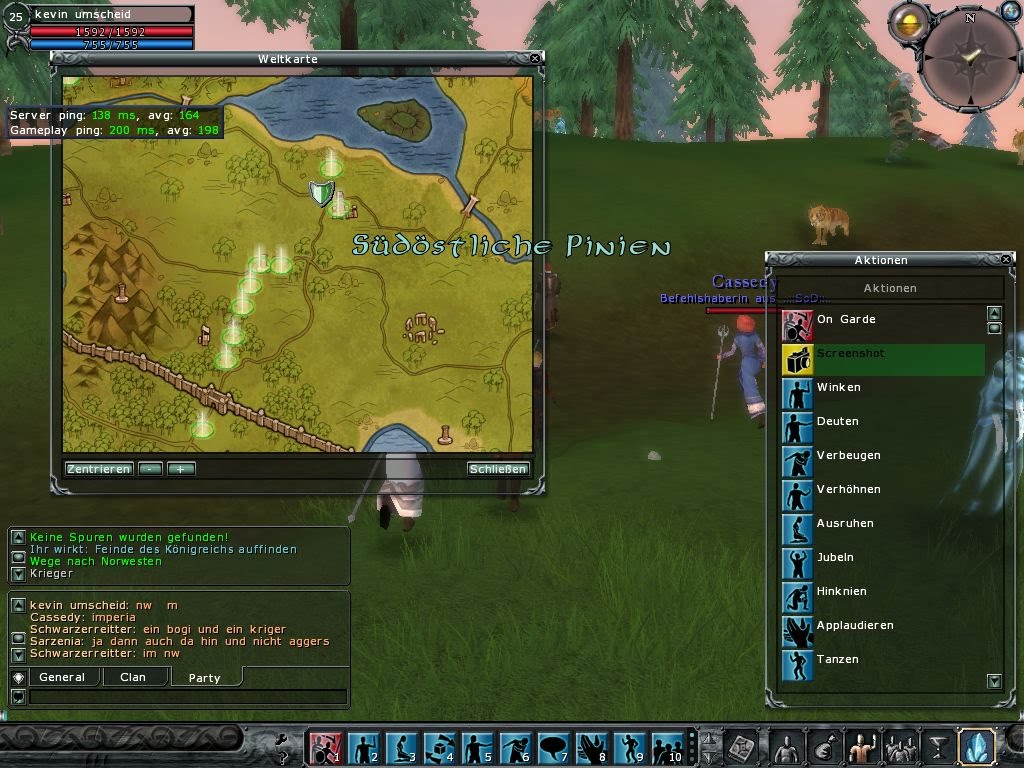This screenshot has width=1024, height=768.
Task: Activate hotbar slot 7 speech bubble
Action: [553, 748]
